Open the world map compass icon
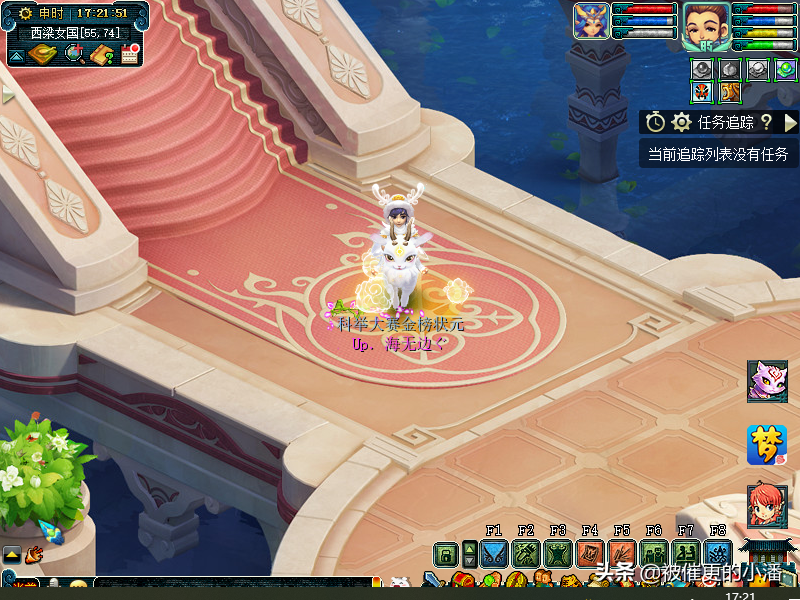Viewport: 800px width, 600px height. (42, 54)
